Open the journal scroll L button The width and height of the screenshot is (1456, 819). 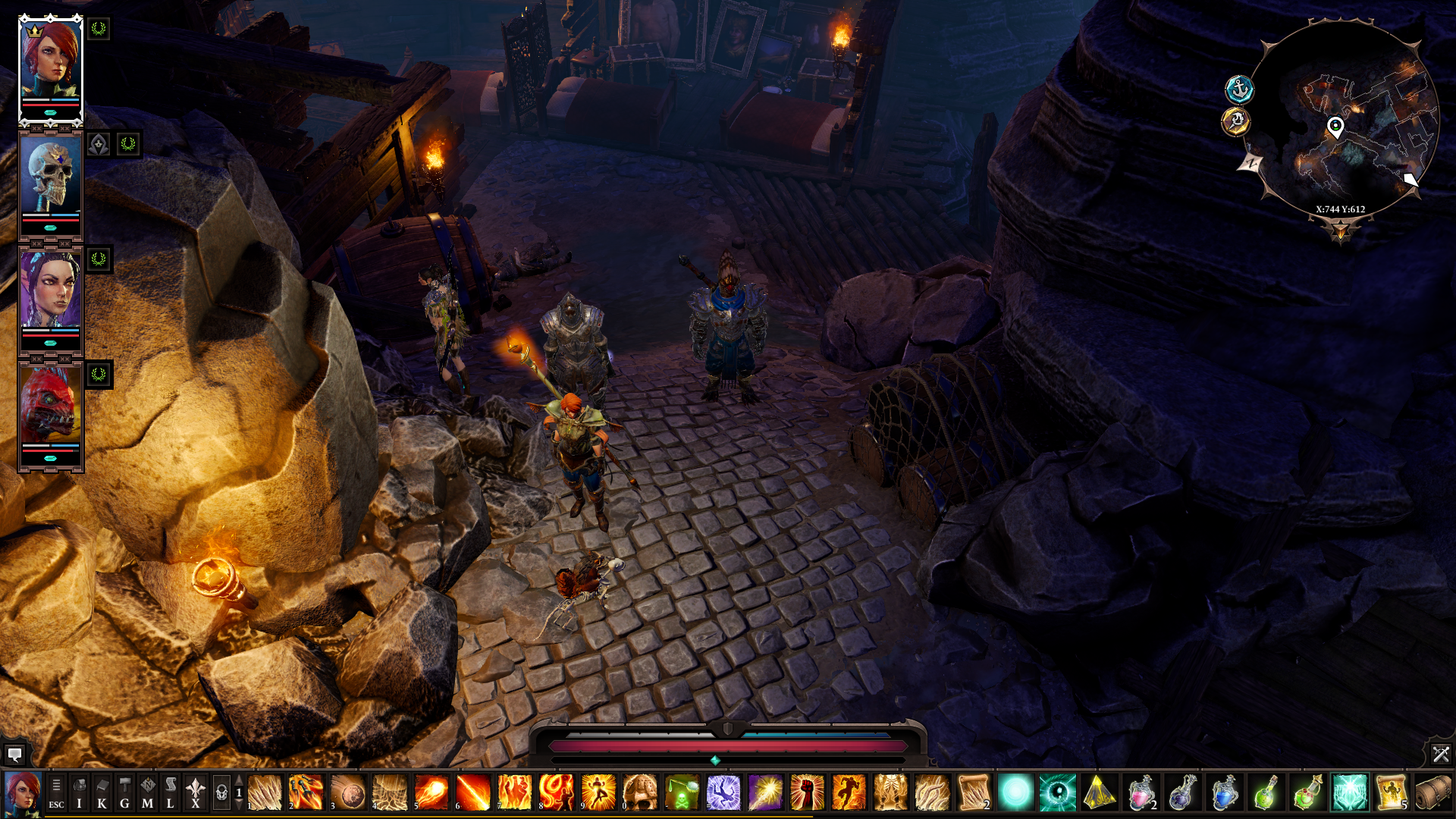[171, 792]
